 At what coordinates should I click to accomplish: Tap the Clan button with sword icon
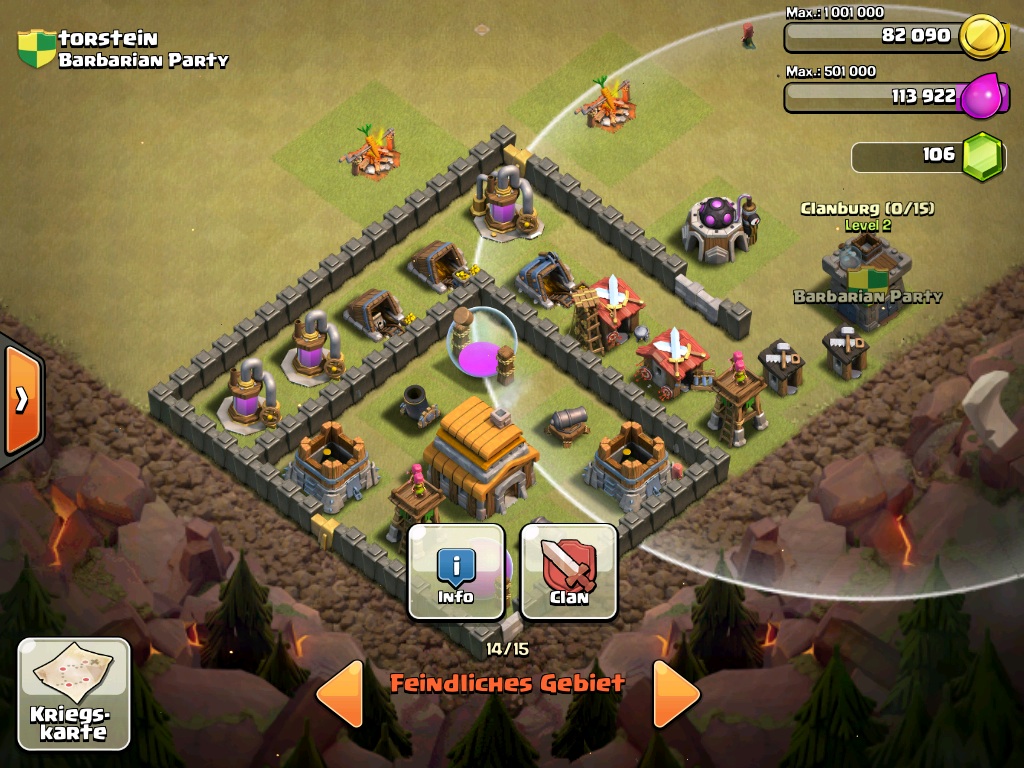(x=568, y=572)
